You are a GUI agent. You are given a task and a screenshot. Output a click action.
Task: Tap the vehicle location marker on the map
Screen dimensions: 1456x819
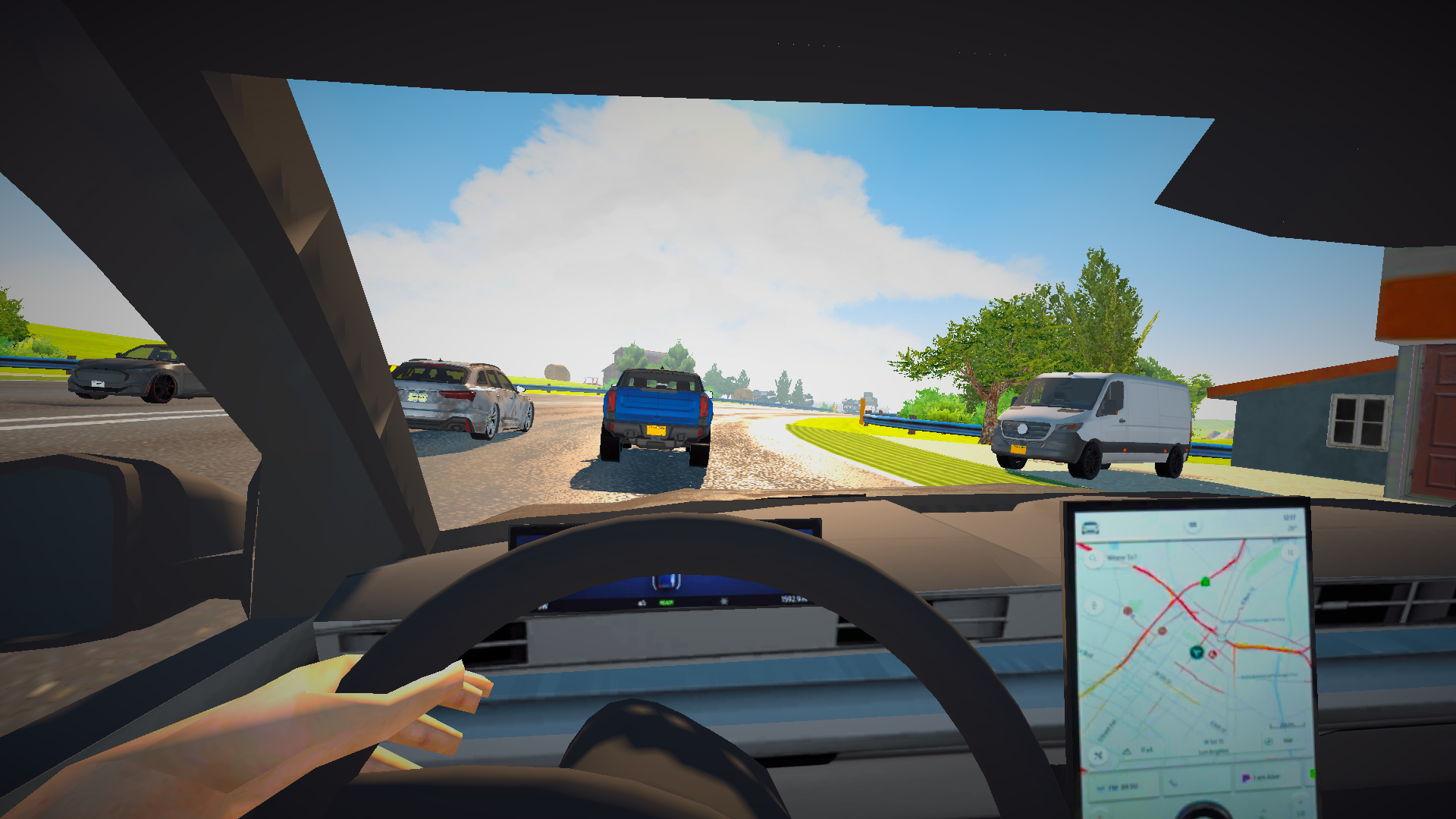[1197, 652]
